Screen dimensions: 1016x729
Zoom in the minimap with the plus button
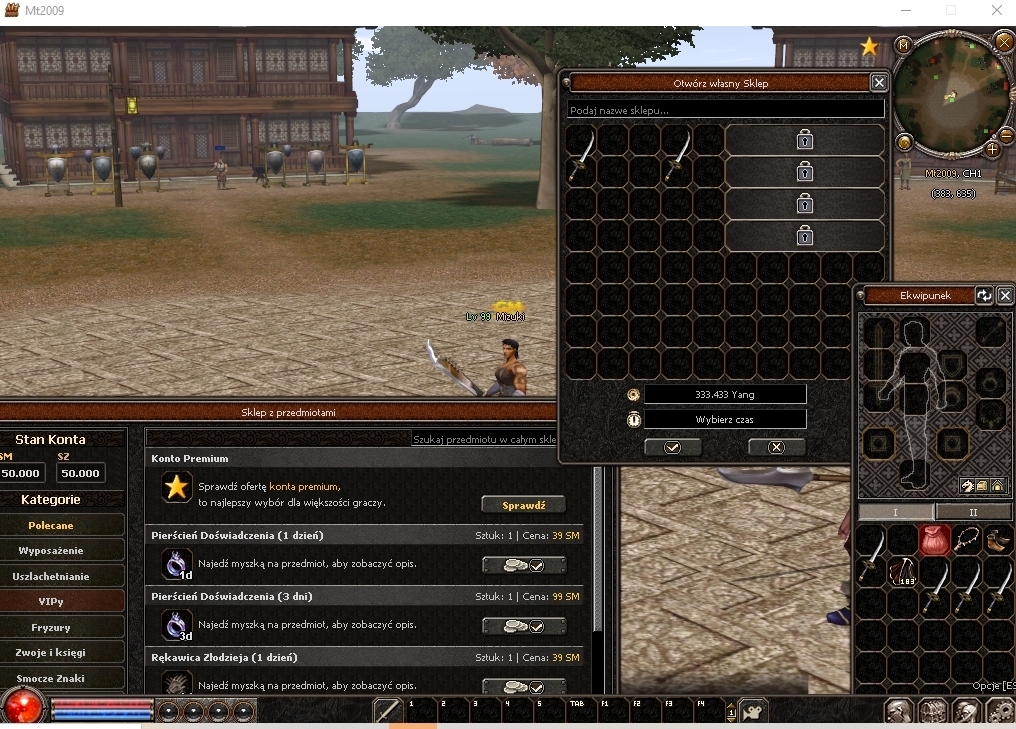click(x=992, y=149)
